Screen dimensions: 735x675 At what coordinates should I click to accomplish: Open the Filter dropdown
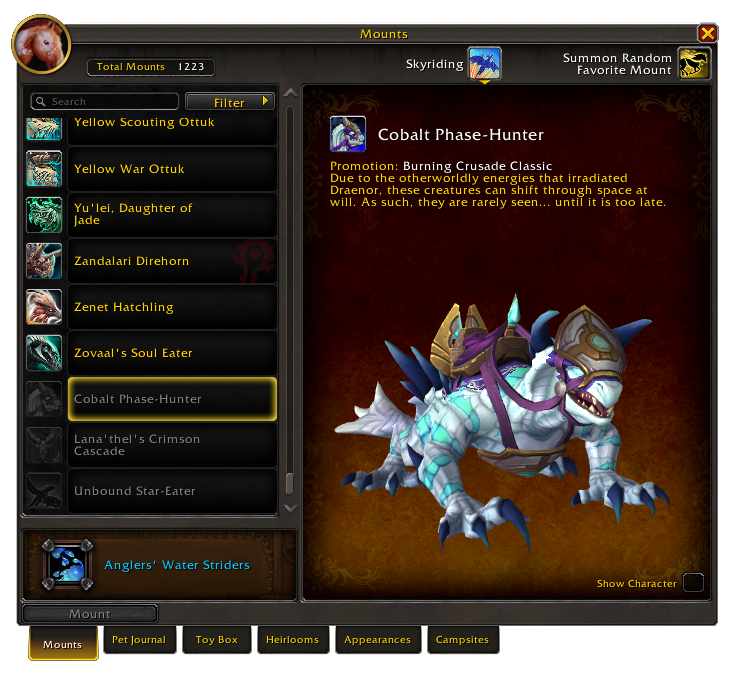pyautogui.click(x=230, y=102)
